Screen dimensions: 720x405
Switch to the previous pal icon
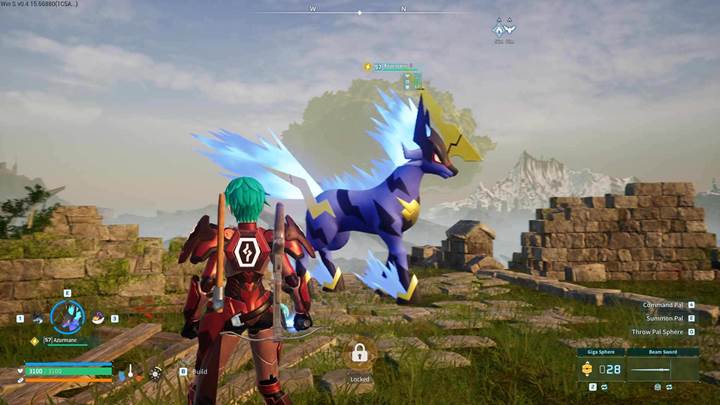pyautogui.click(x=37, y=319)
